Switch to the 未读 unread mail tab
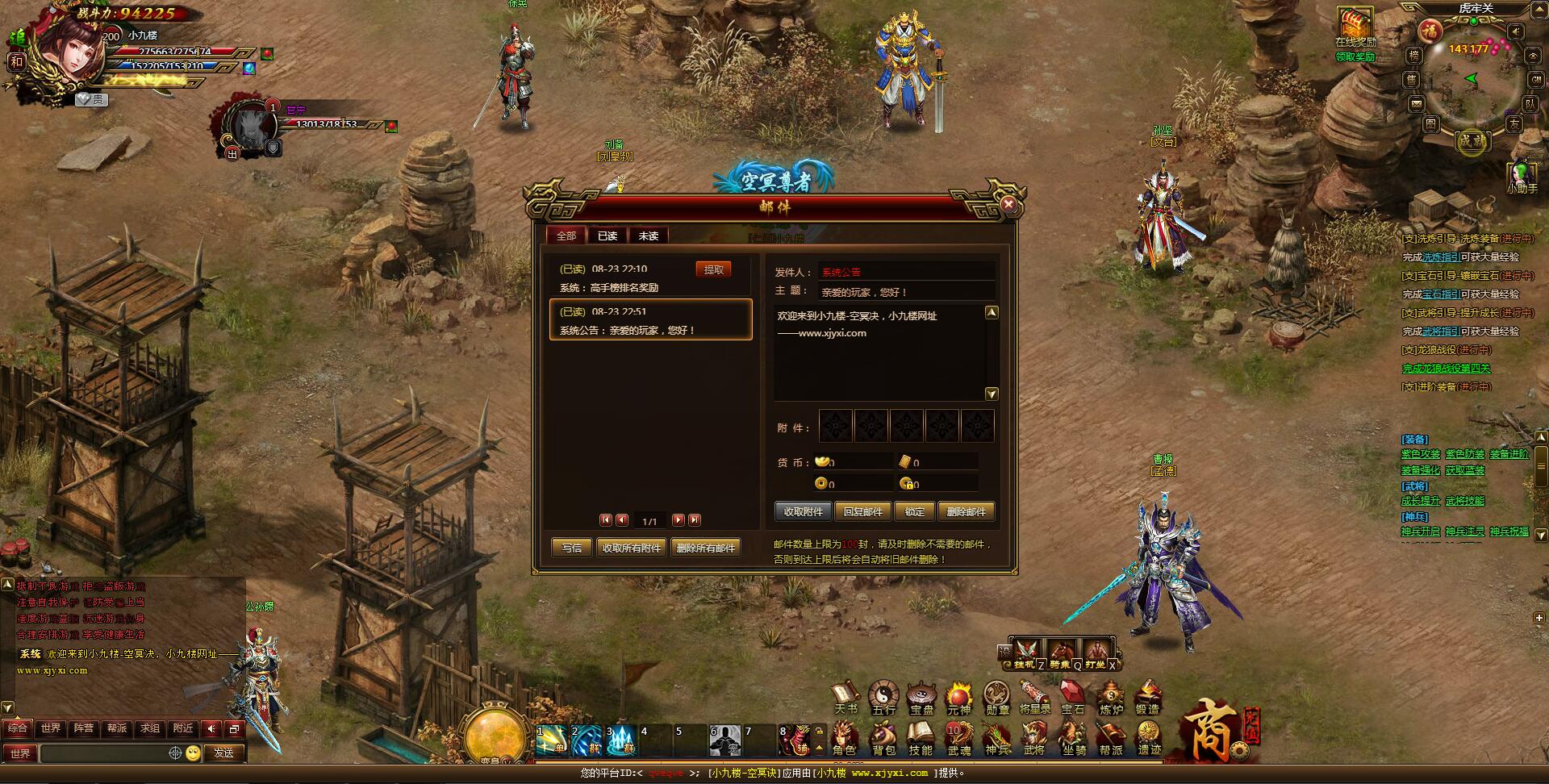 [649, 236]
